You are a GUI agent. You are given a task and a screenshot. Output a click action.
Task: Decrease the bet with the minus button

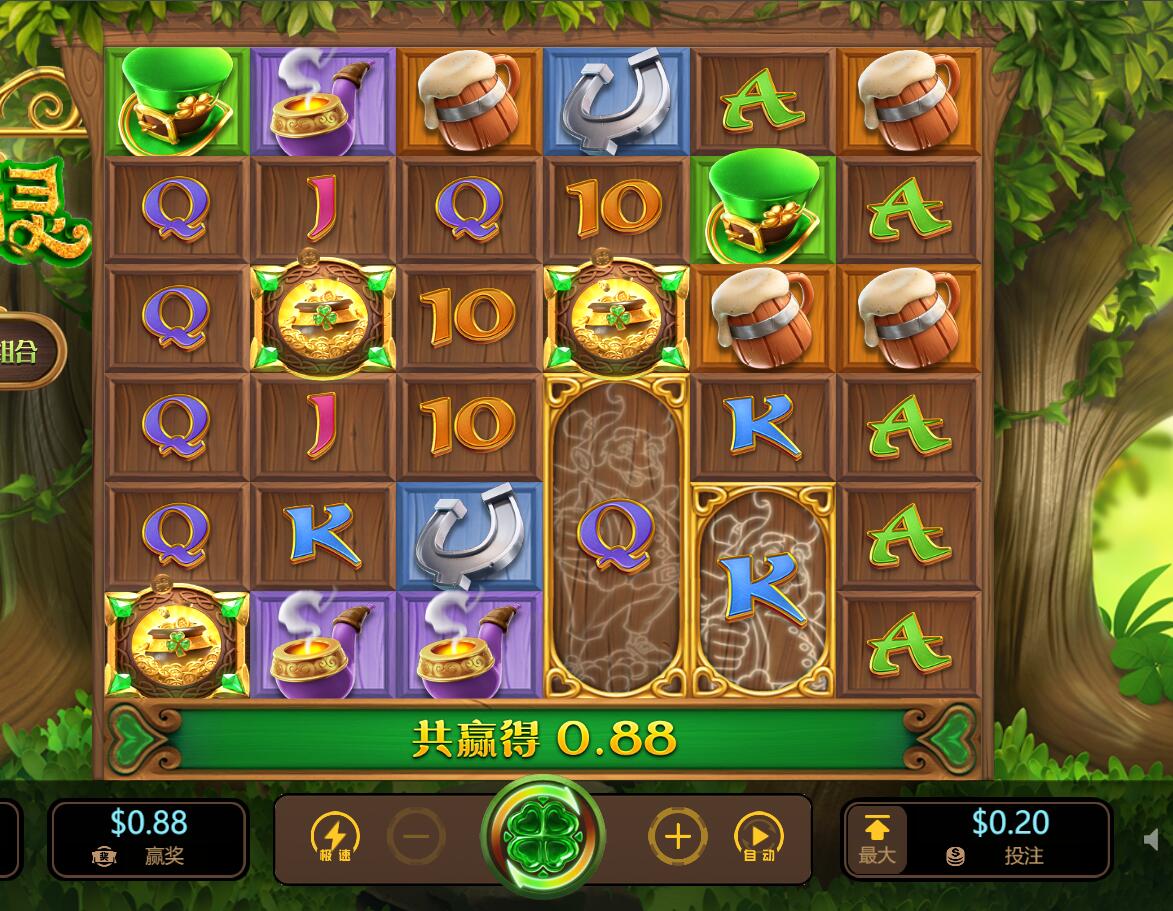click(416, 836)
